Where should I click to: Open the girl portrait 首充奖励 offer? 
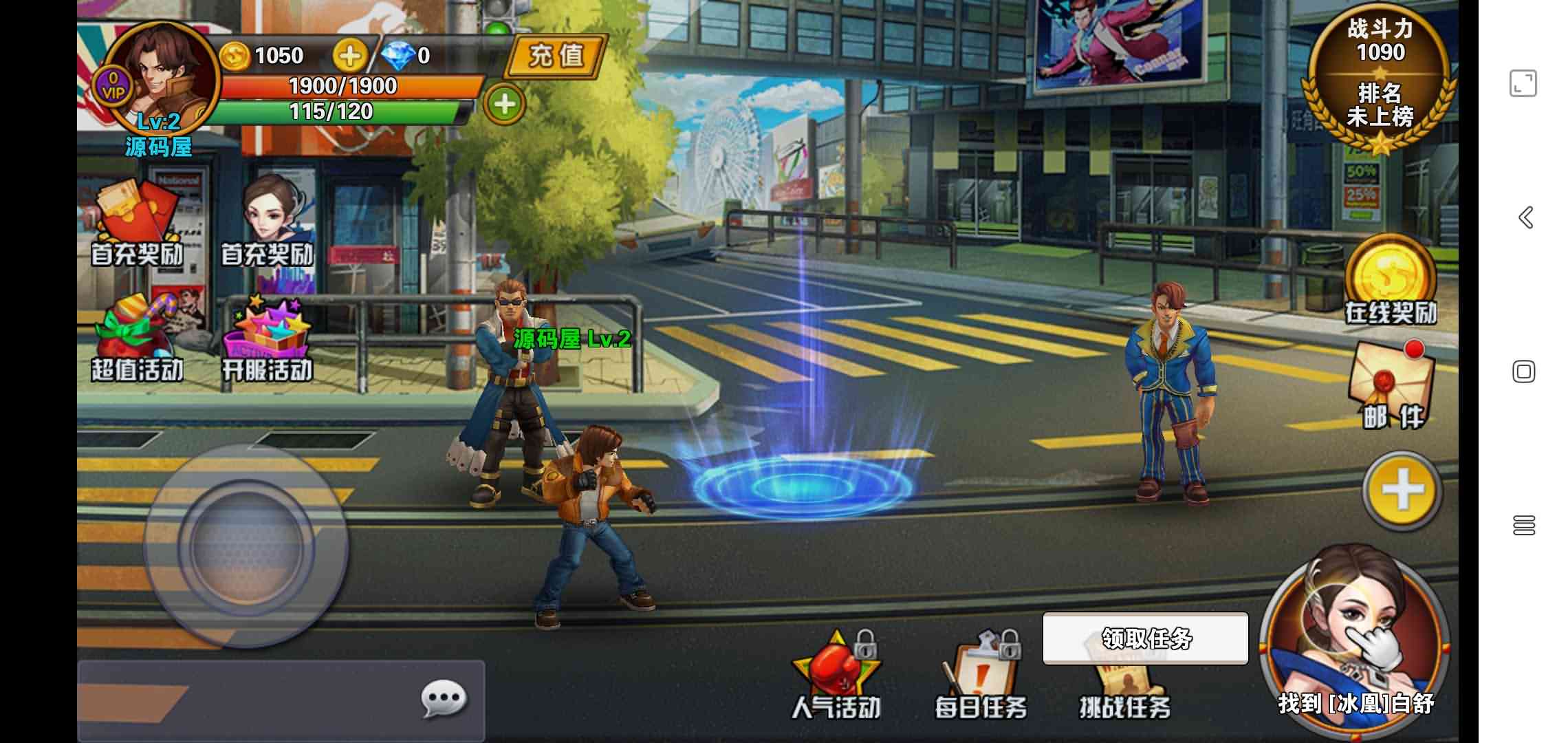[x=268, y=220]
